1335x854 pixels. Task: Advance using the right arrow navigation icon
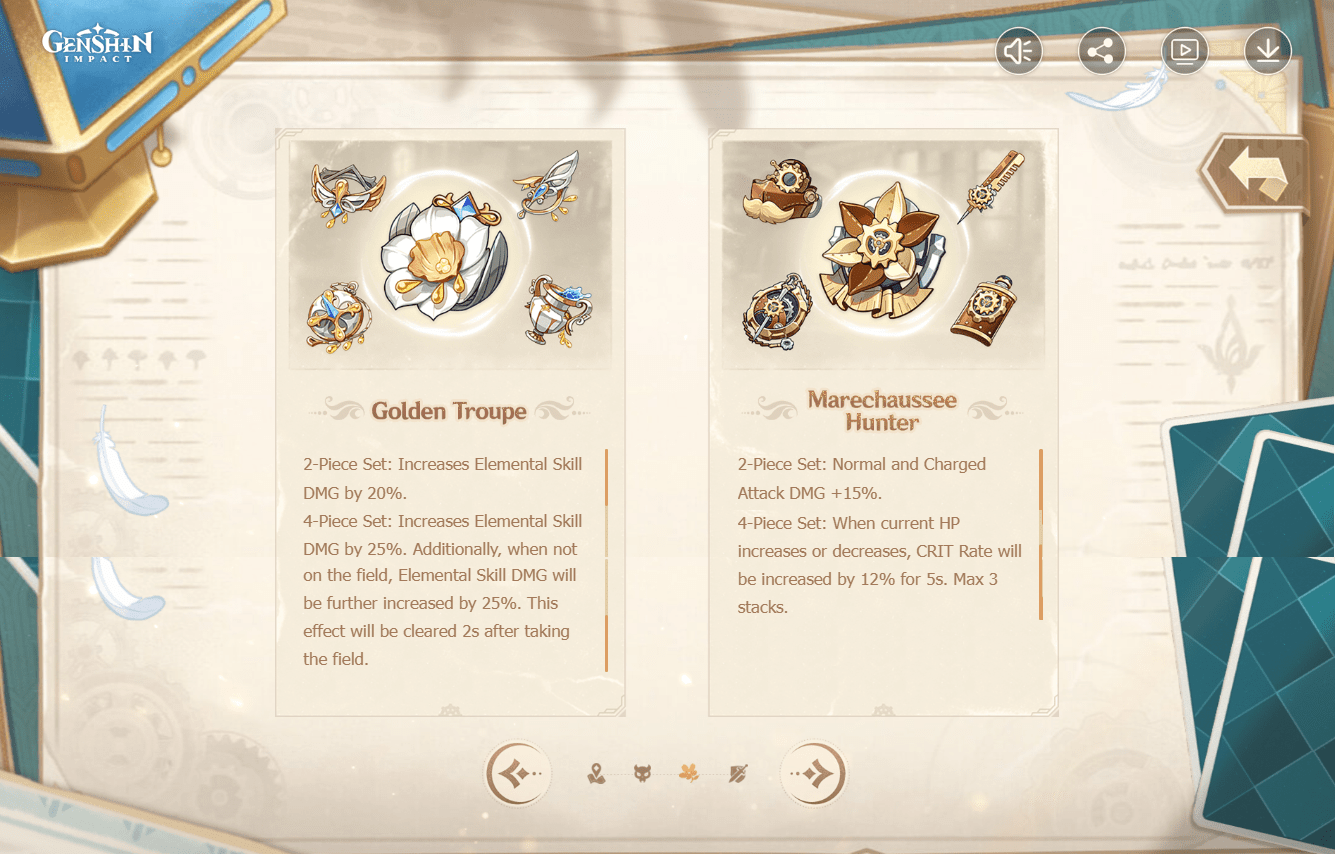[813, 773]
